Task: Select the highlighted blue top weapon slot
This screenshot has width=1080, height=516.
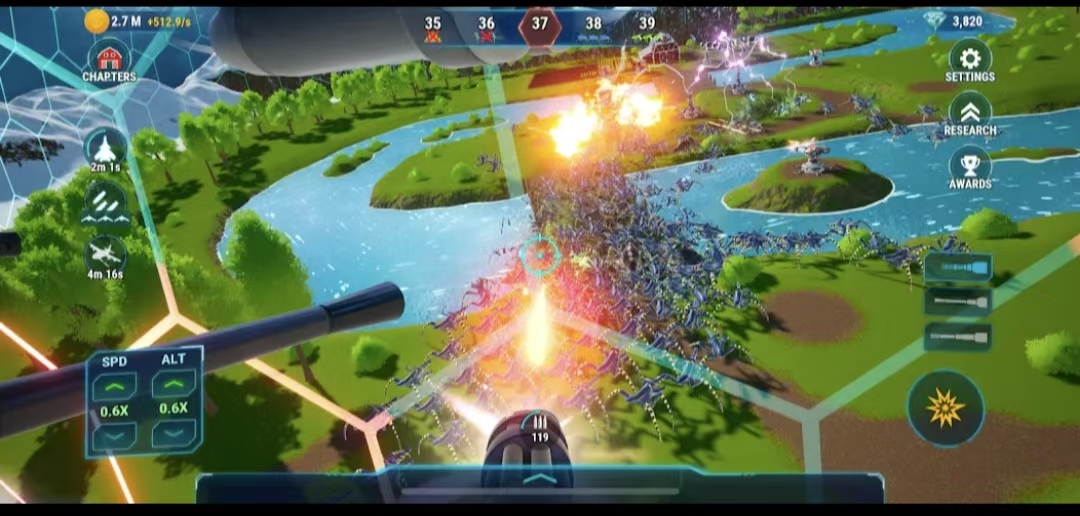Action: (x=958, y=267)
